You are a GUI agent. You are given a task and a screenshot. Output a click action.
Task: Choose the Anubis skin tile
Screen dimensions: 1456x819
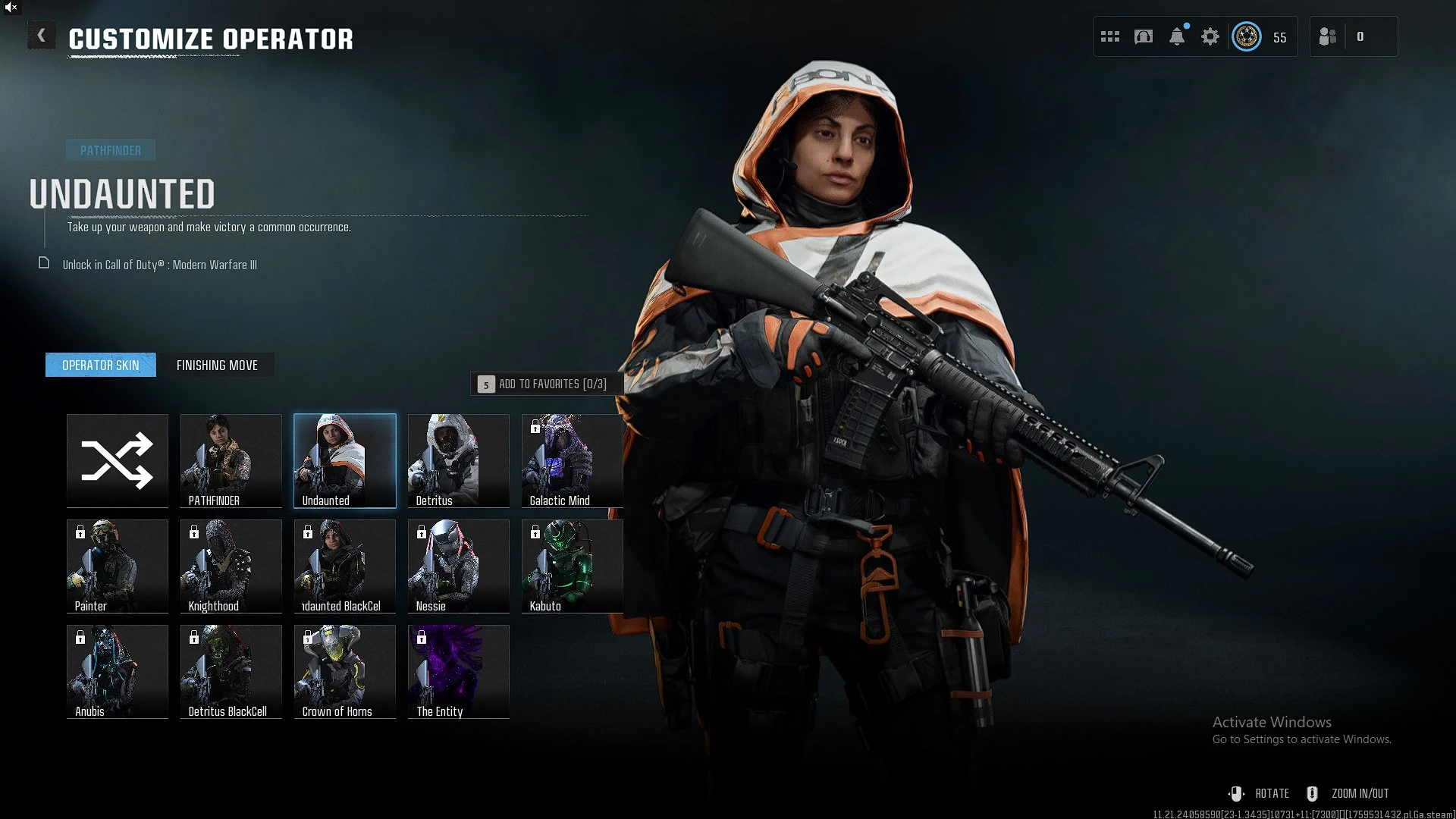(x=118, y=671)
